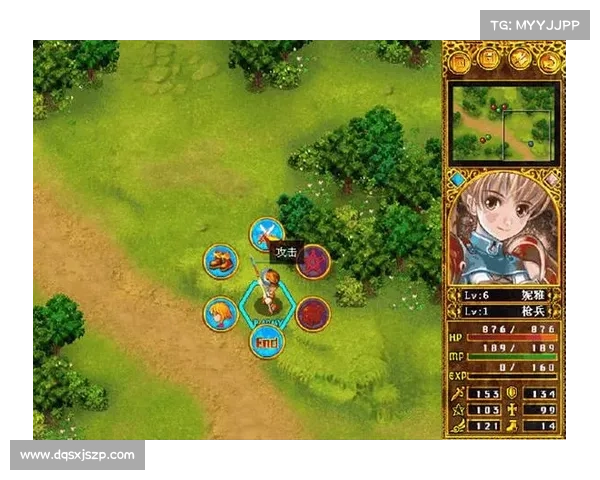End the unit's turn with End
The image size is (600, 480).
coord(266,342)
